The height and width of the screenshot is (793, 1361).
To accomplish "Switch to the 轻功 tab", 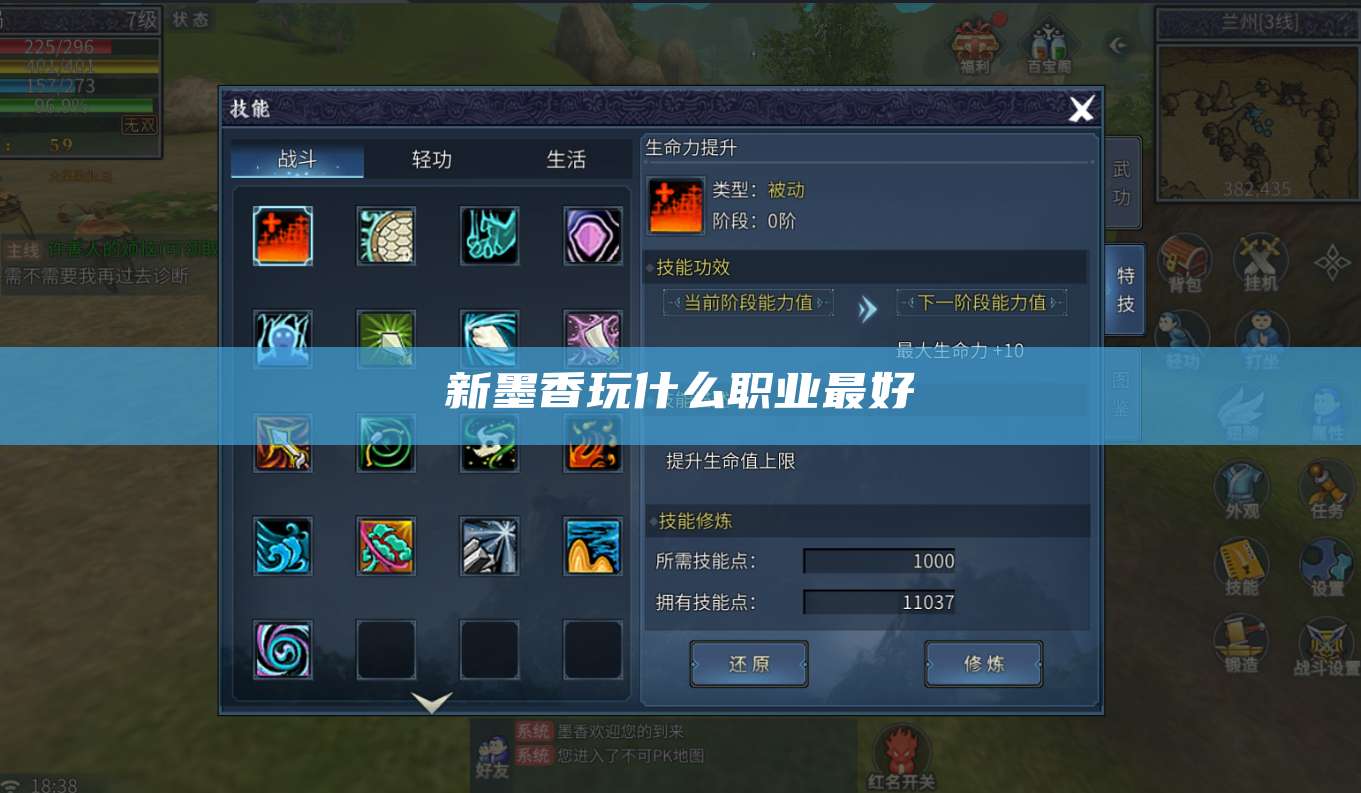I will click(430, 159).
